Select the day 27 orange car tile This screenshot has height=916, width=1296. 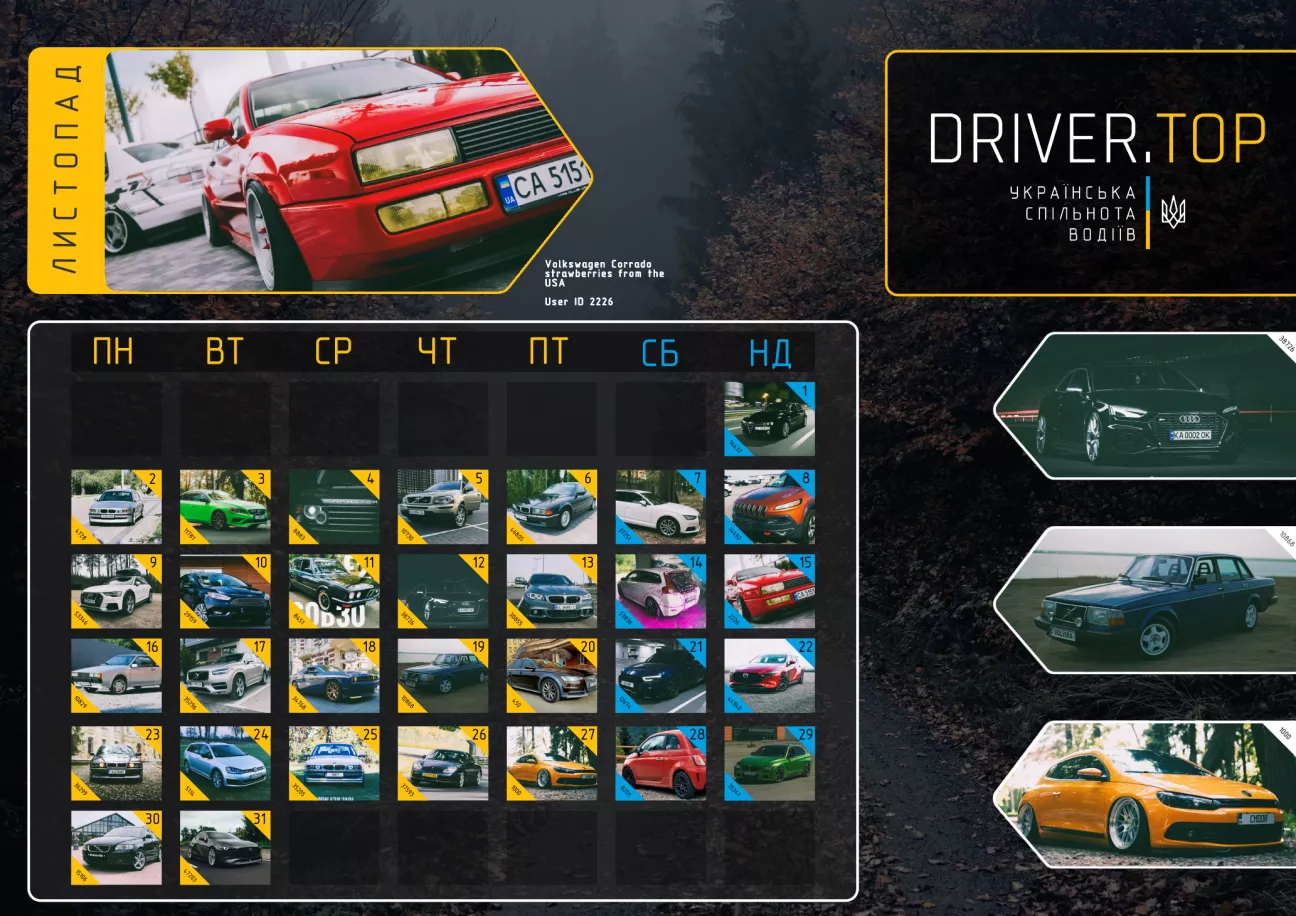pos(551,763)
